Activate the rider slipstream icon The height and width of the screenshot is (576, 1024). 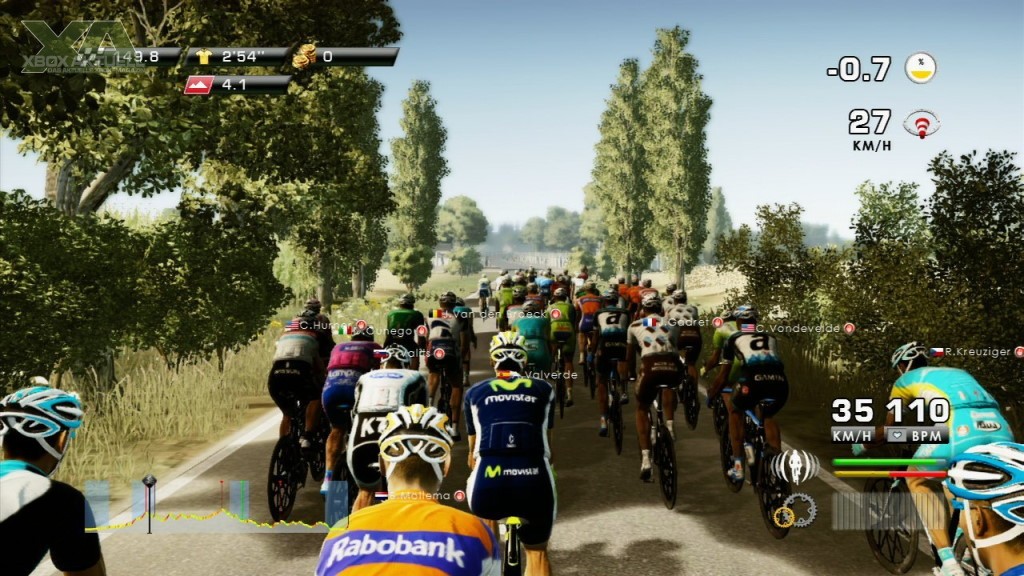tap(795, 466)
